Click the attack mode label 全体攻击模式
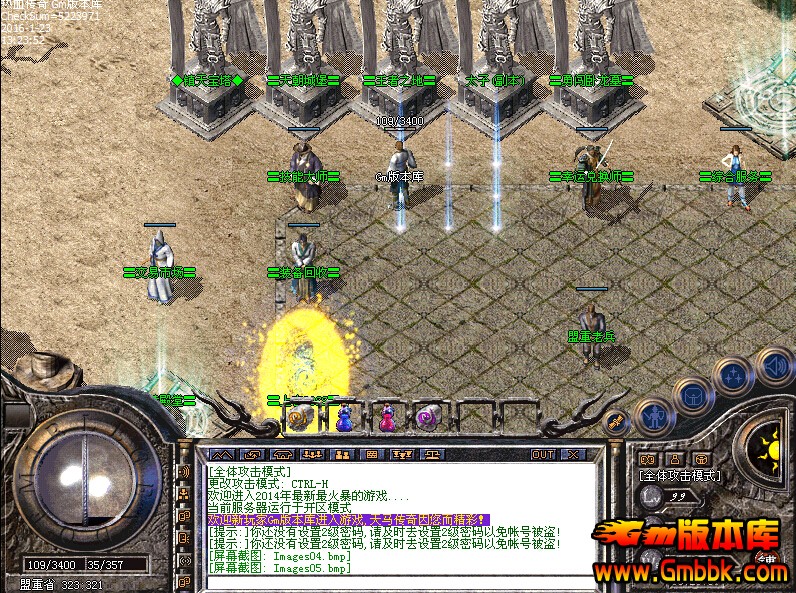Image resolution: width=796 pixels, height=593 pixels. pyautogui.click(x=680, y=476)
